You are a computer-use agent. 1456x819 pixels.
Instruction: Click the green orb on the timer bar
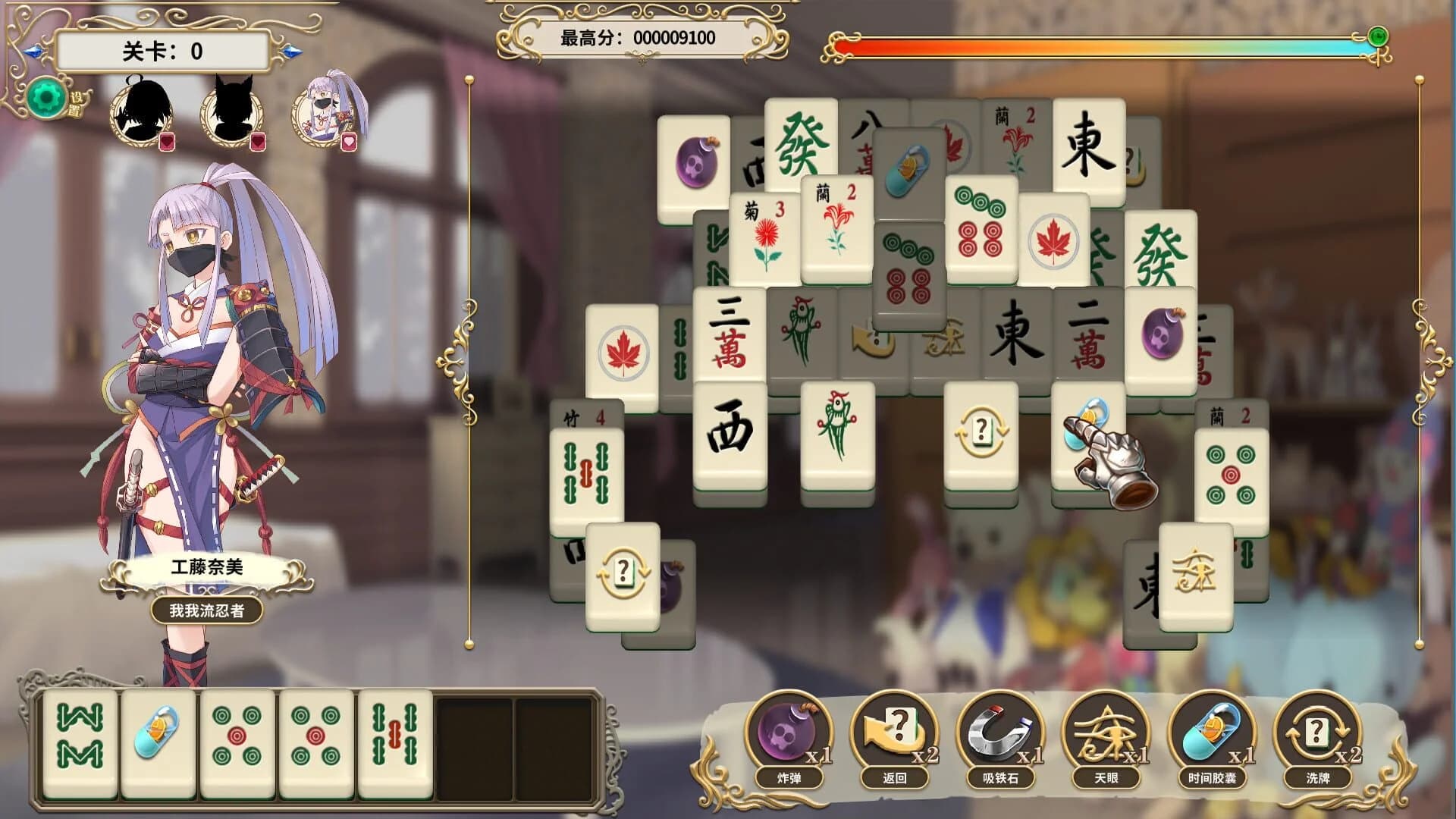coord(1377,35)
